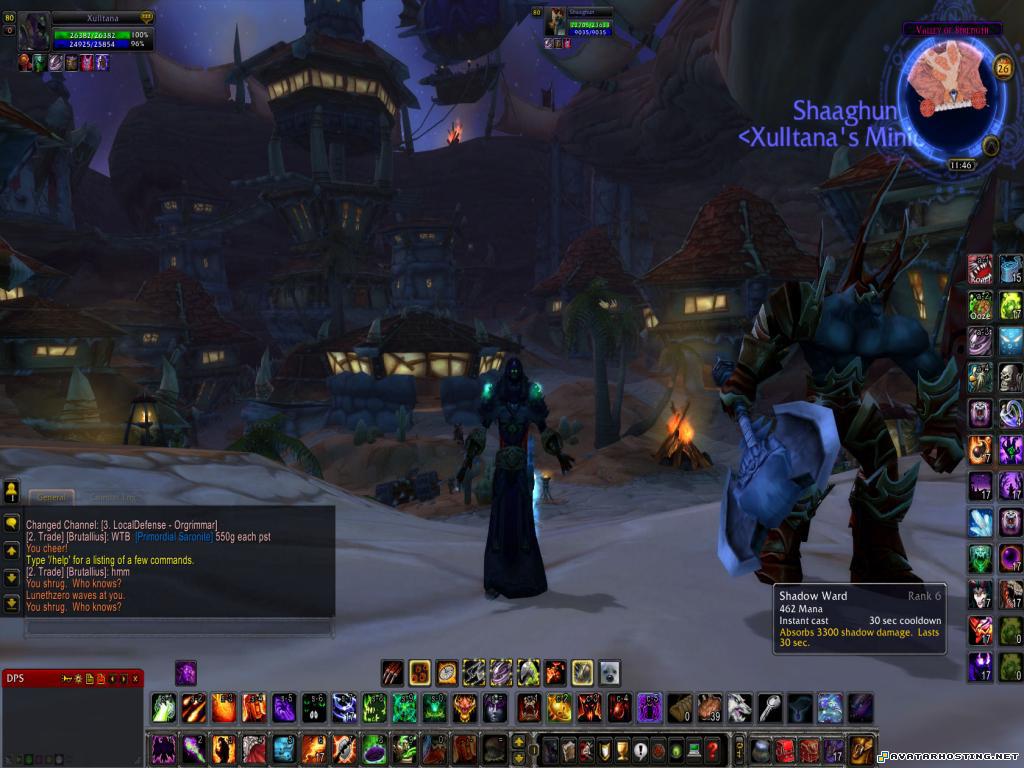Cast the green beam spell icon
1024x768 pixels.
pyautogui.click(x=163, y=707)
